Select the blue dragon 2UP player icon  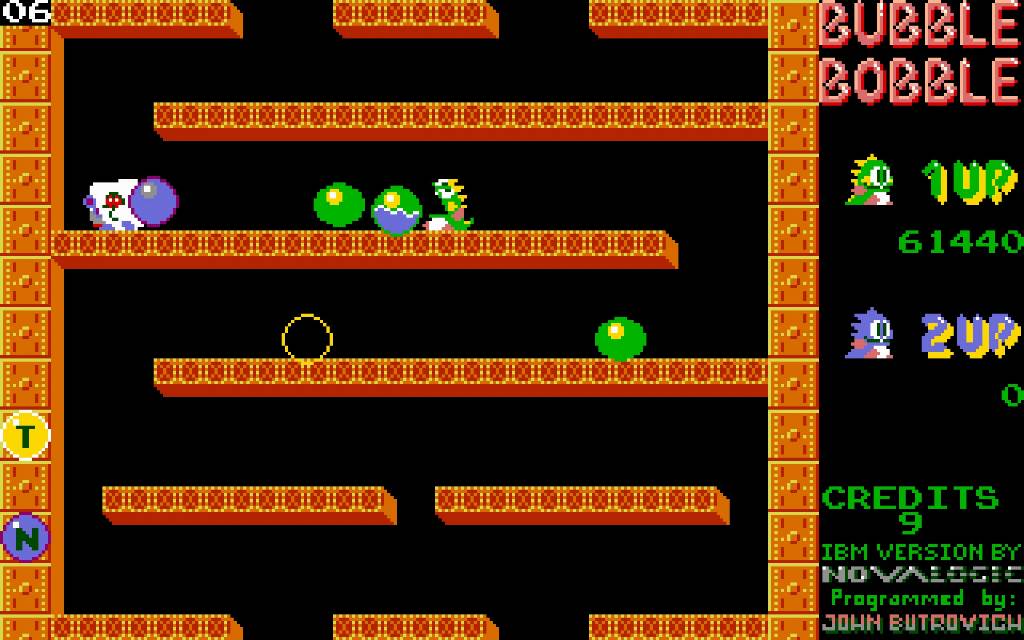point(868,334)
